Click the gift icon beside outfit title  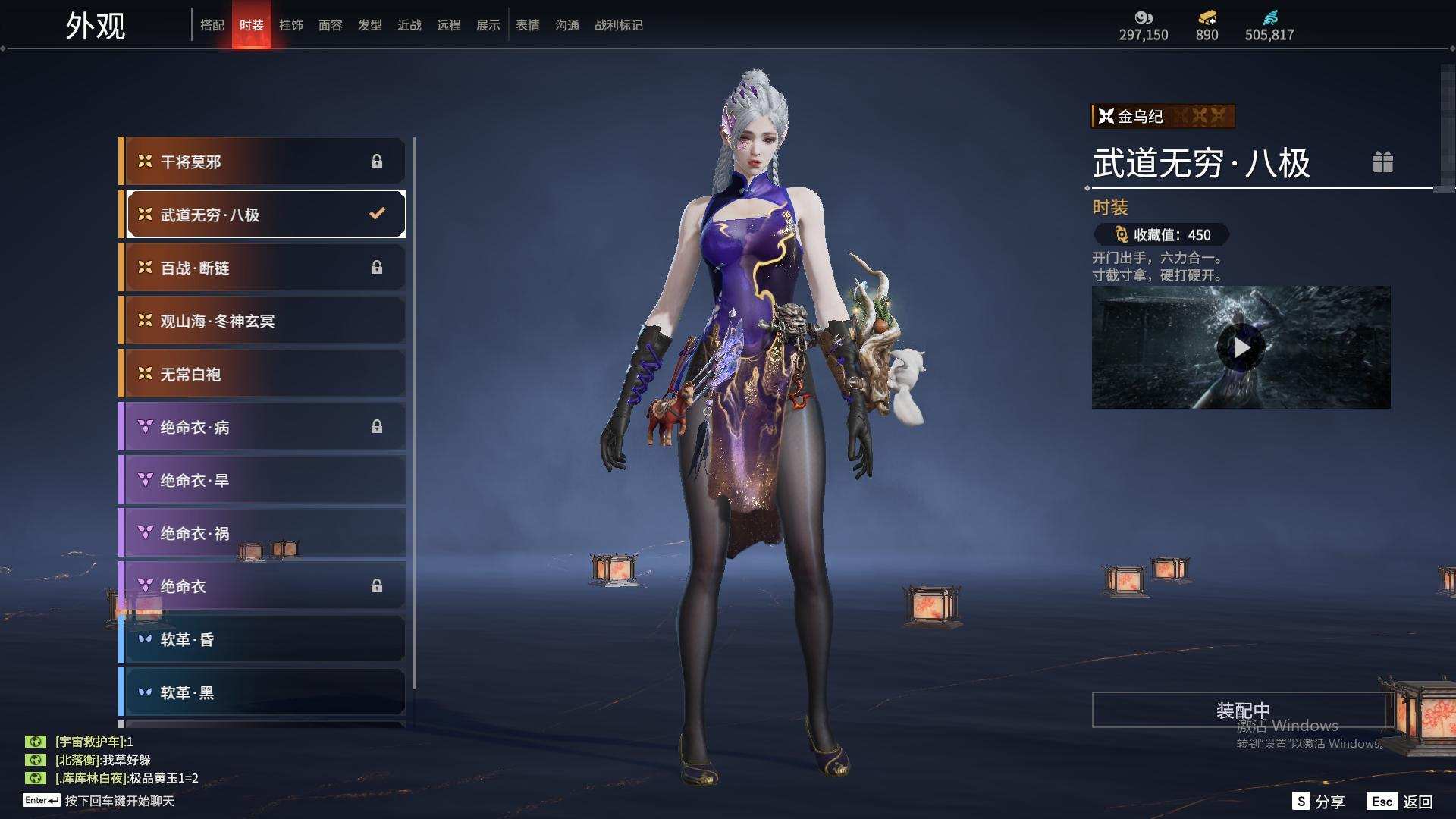(x=1382, y=162)
